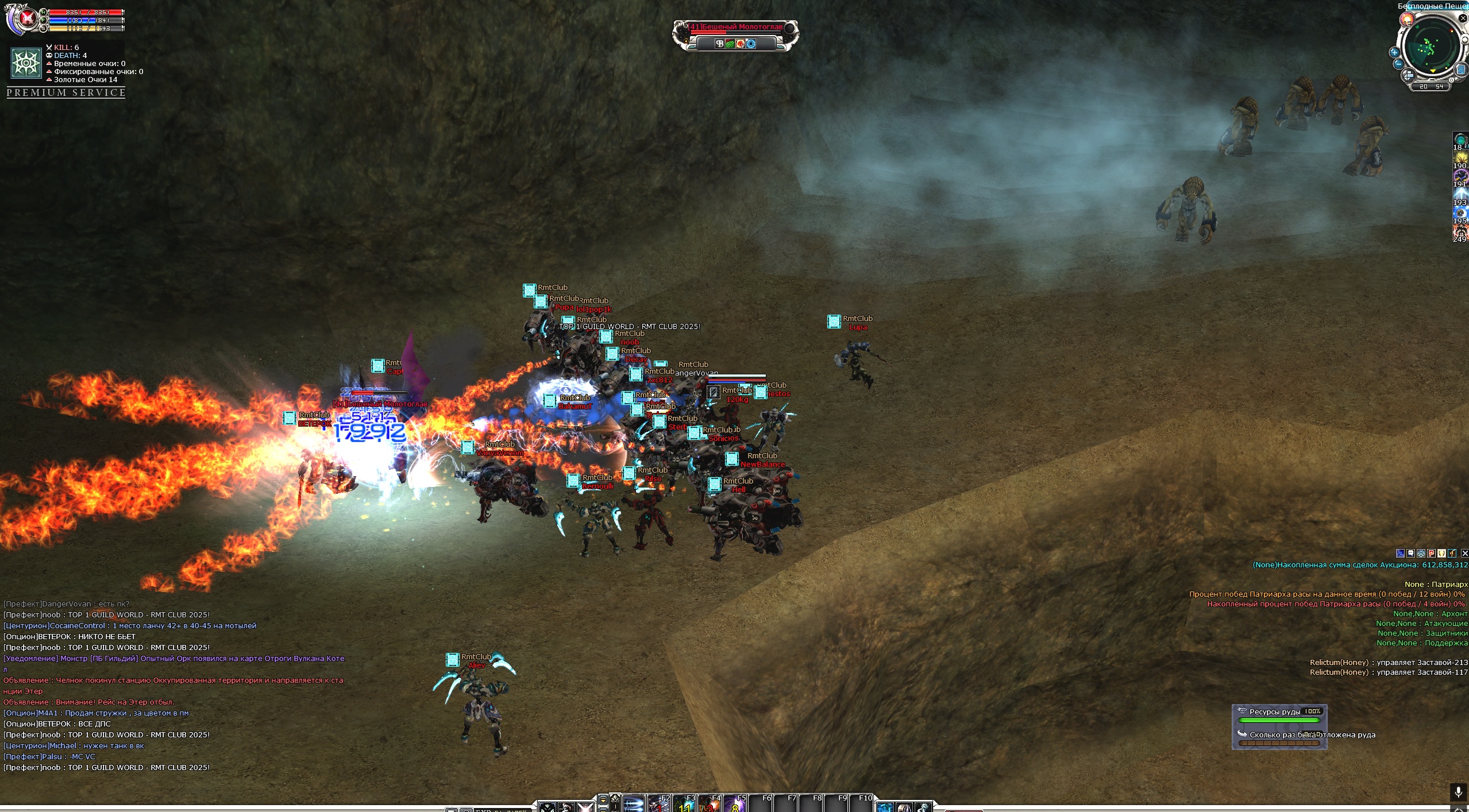Click the golden shield icon in info panel
This screenshot has height=812, width=1469.
[1441, 554]
